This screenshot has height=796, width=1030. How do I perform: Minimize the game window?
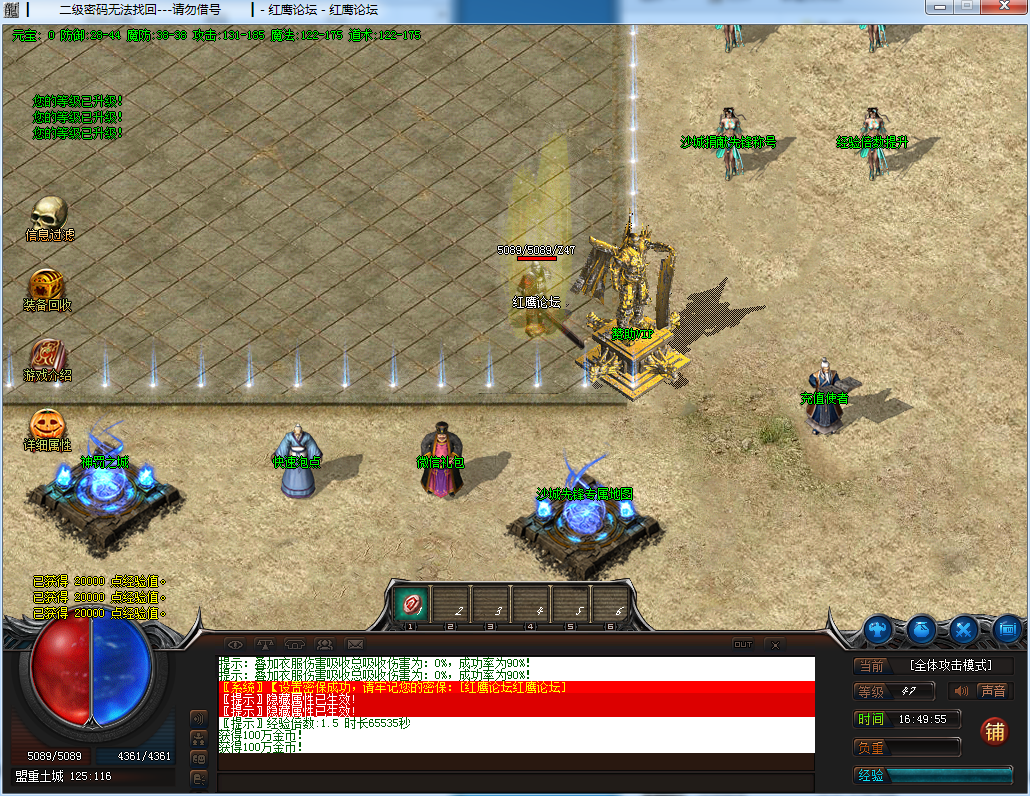pos(938,7)
